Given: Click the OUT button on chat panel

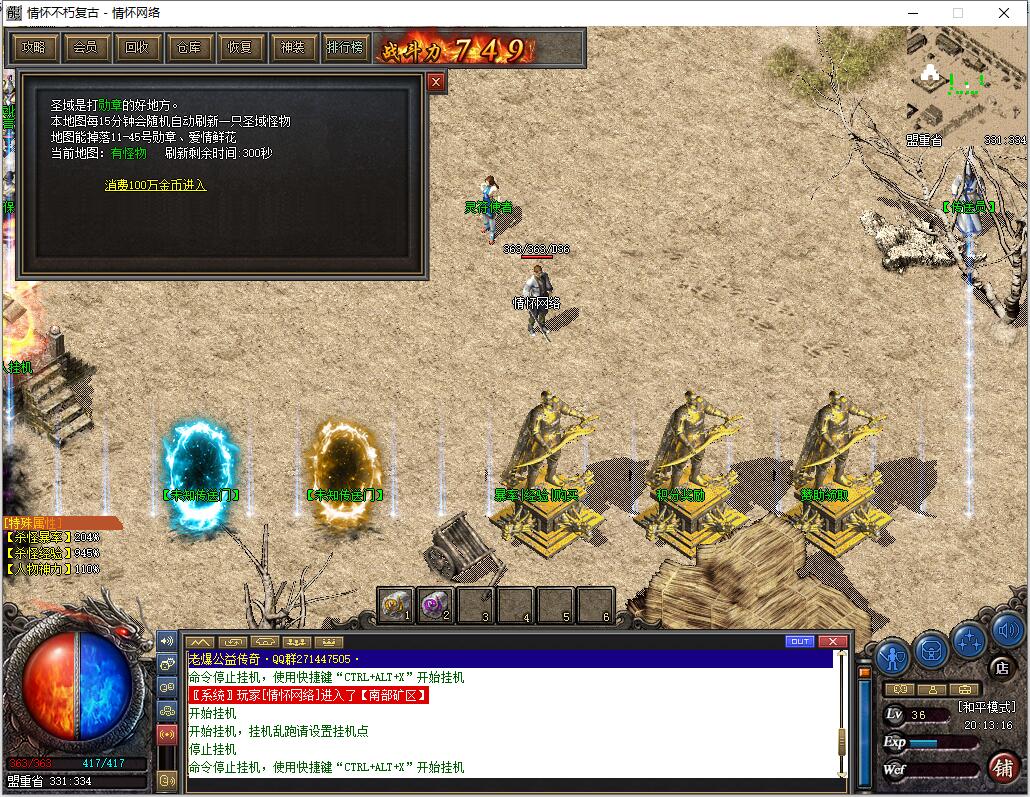Looking at the screenshot, I should click(x=800, y=641).
